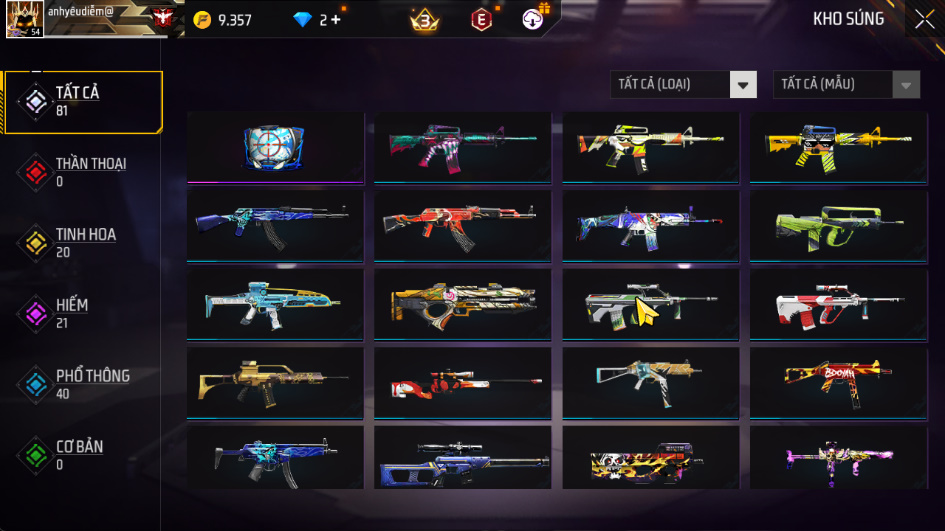The height and width of the screenshot is (531, 945).
Task: Pick the red and white AUG skin
Action: click(838, 304)
